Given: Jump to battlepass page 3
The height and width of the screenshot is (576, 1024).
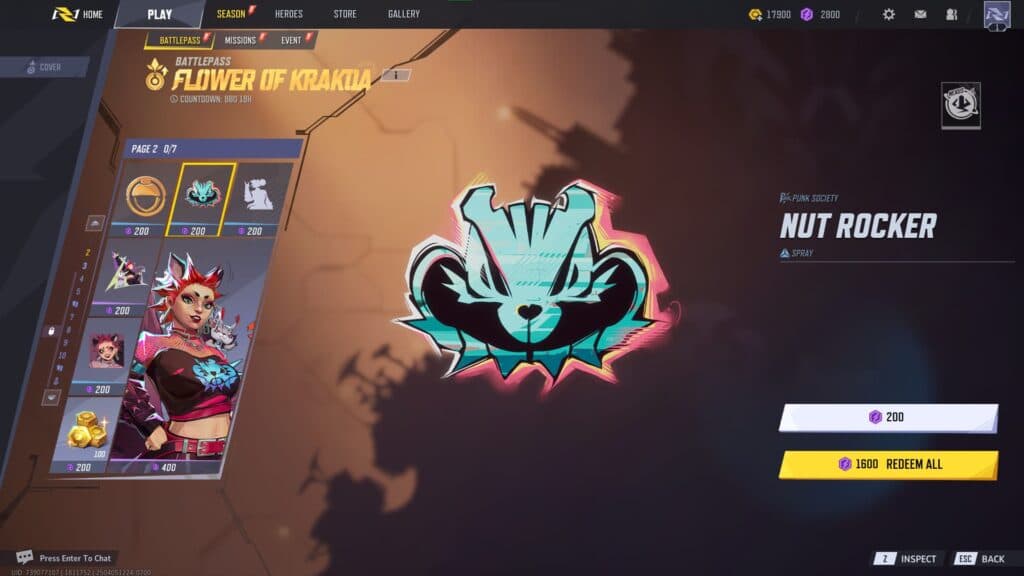Looking at the screenshot, I should pos(85,266).
